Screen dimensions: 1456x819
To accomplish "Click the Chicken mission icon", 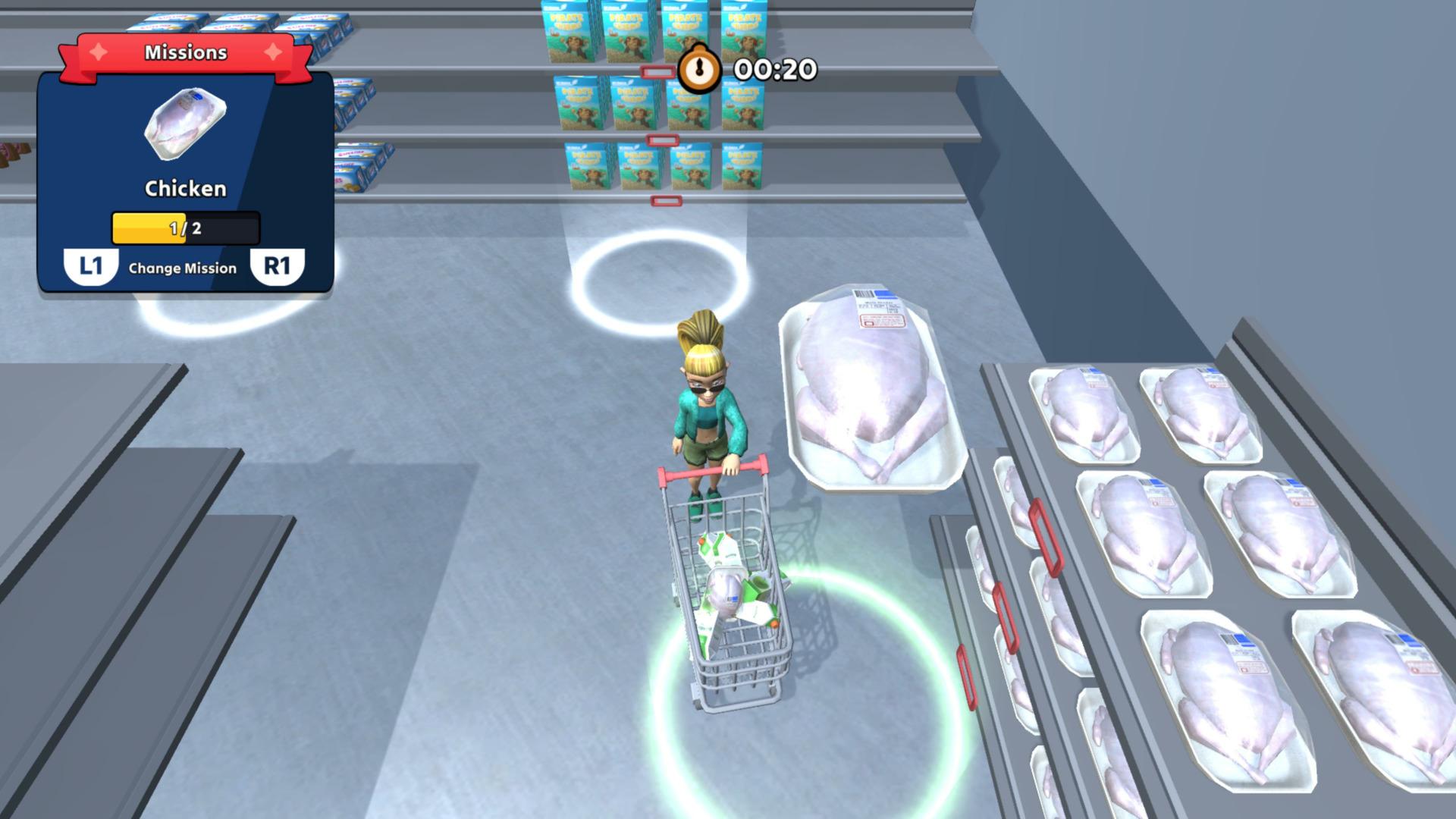I will click(x=184, y=124).
